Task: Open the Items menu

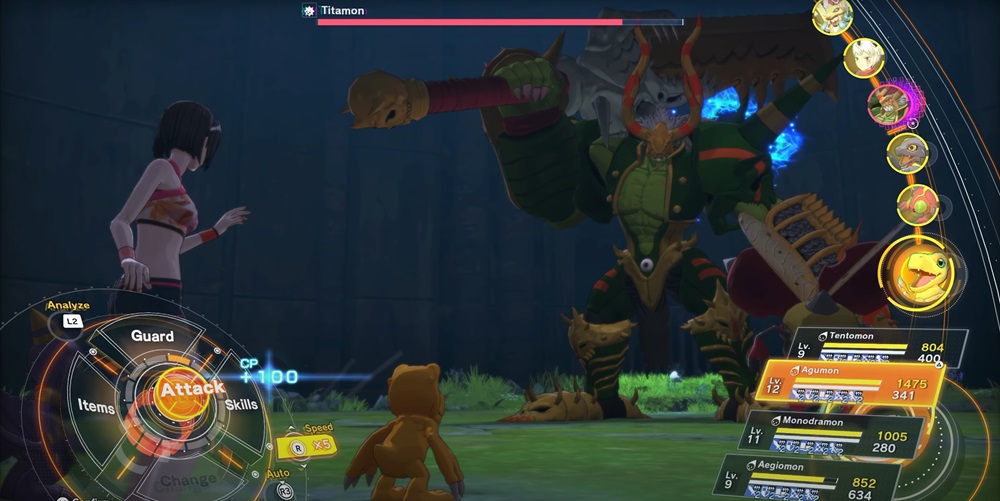Action: tap(95, 404)
